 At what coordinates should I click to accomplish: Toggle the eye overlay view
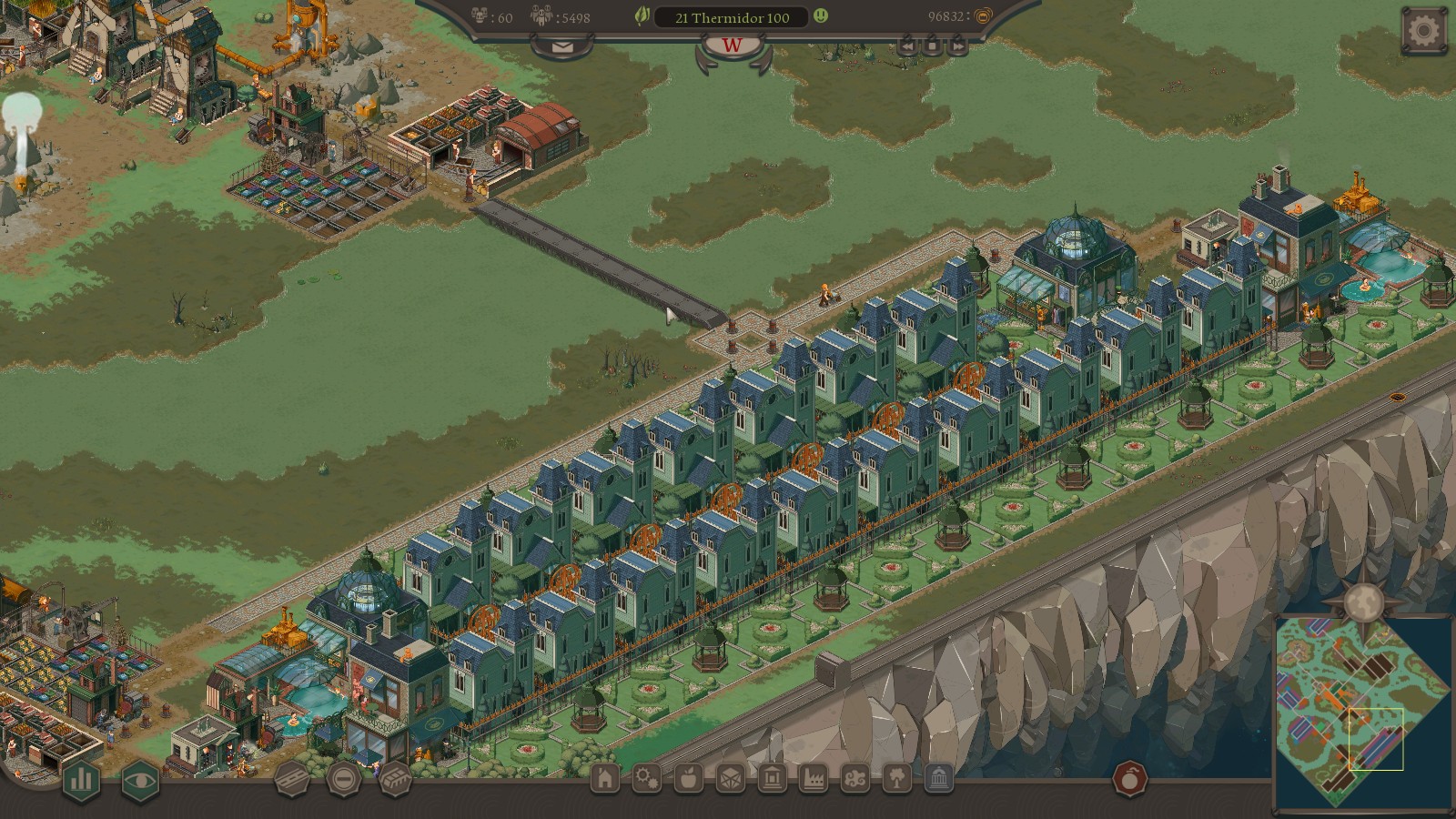pos(140,779)
